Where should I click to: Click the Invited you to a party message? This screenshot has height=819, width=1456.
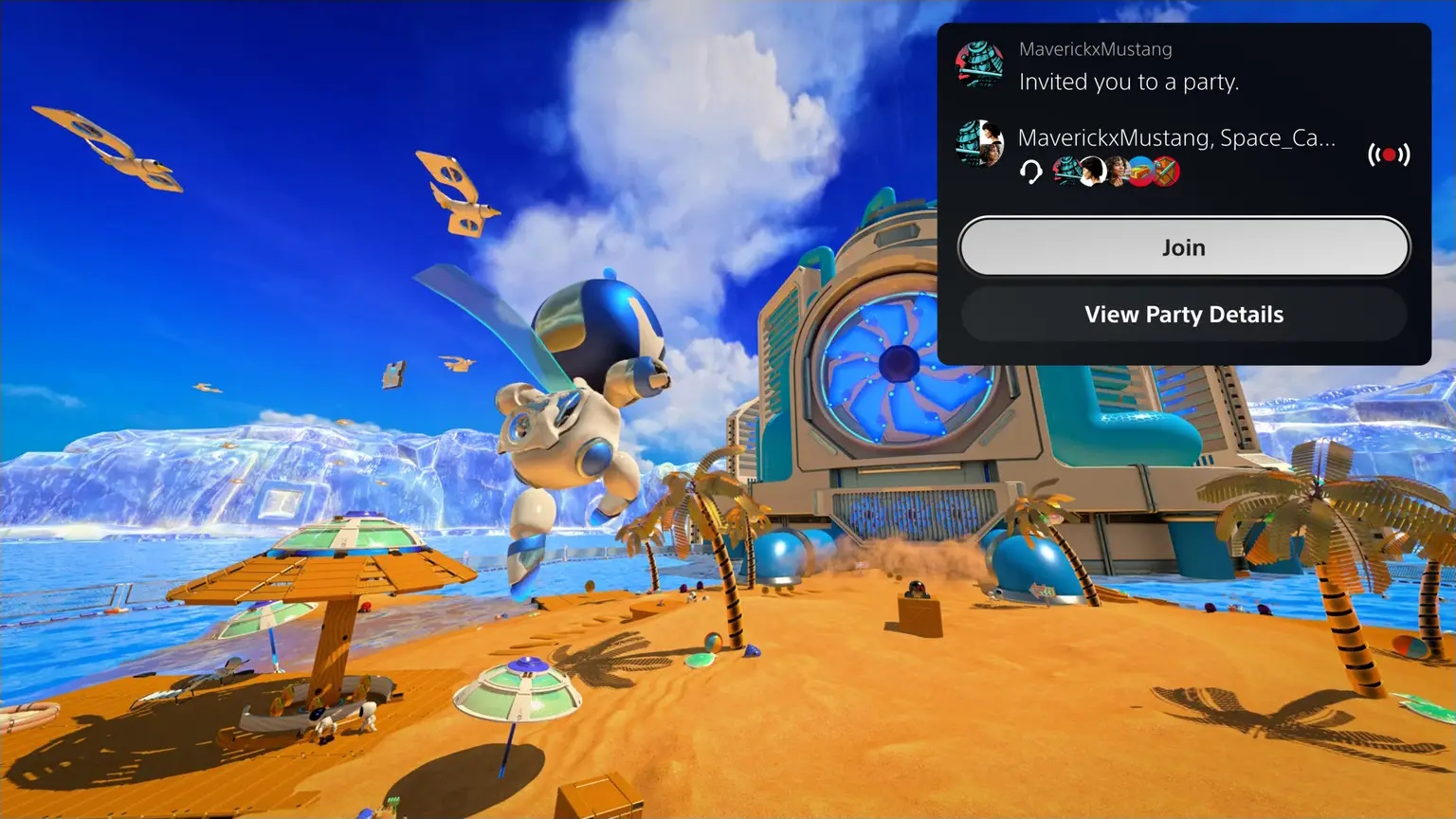1129,82
